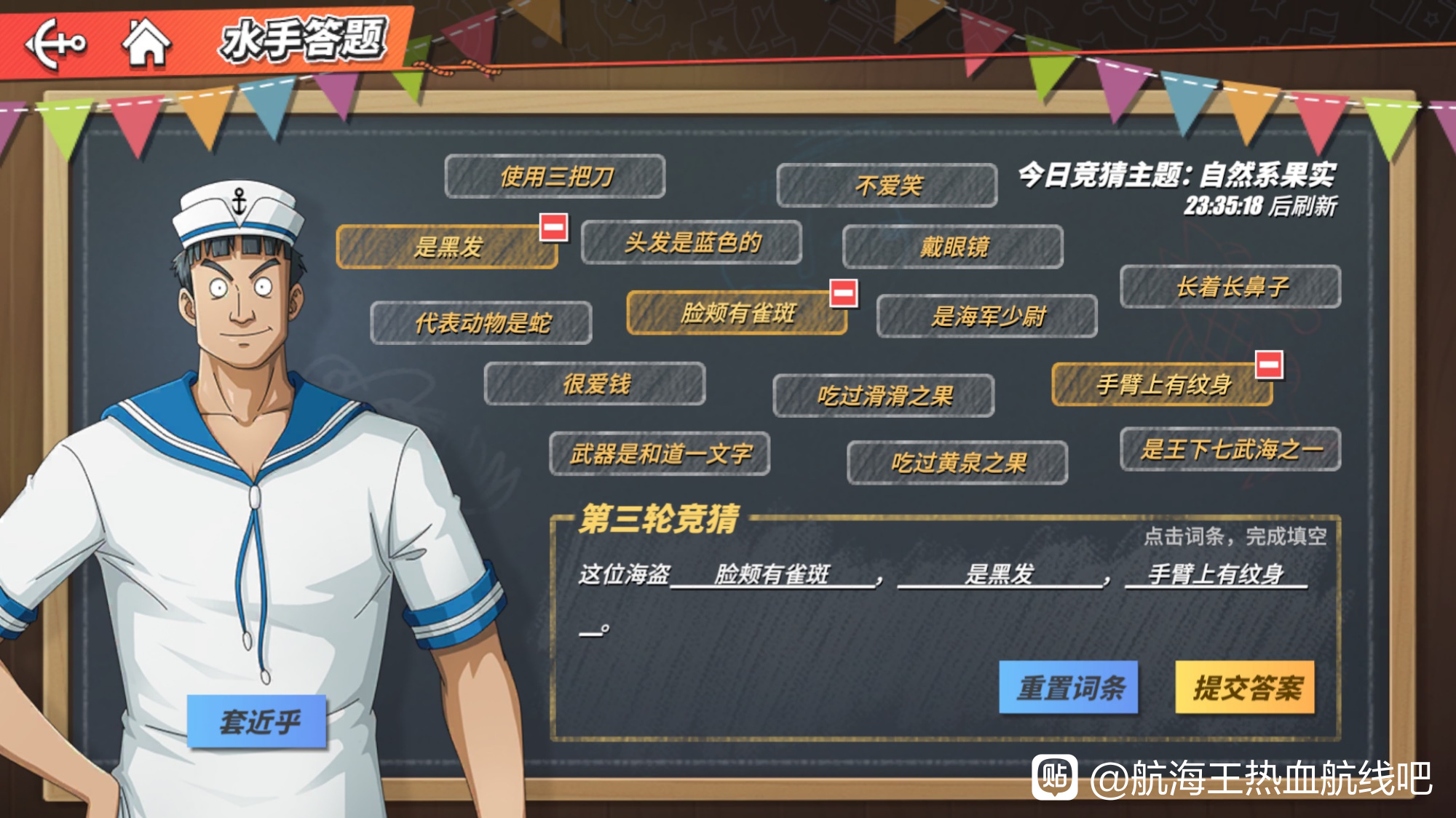The height and width of the screenshot is (818, 1456).
Task: Select the 使用三把刀 clue tag
Action: tap(554, 176)
